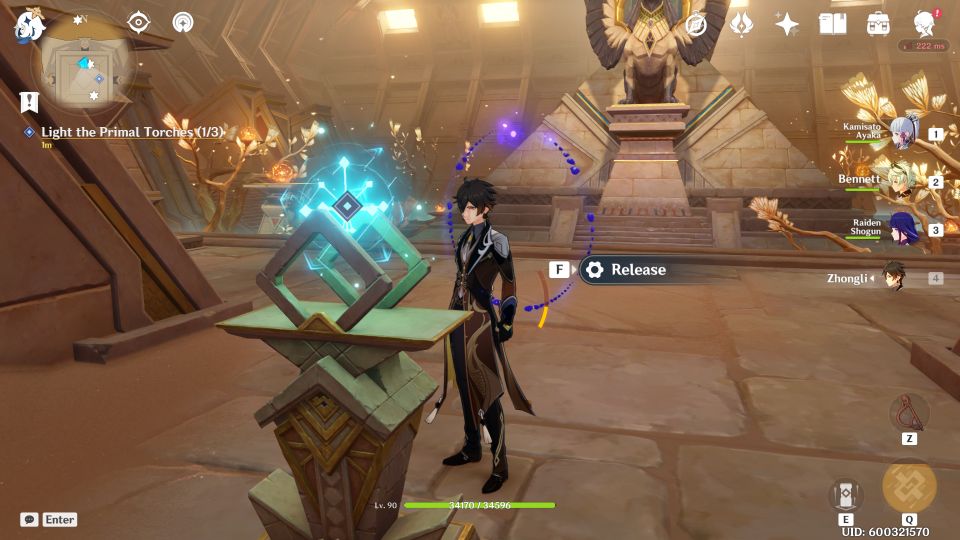Select the Light the Primal Torches quest tracker
This screenshot has width=960, height=540.
[x=130, y=132]
